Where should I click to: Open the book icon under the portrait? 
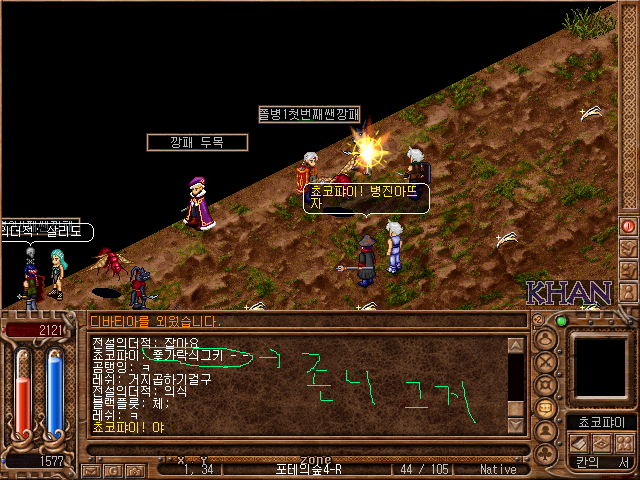pos(578,443)
